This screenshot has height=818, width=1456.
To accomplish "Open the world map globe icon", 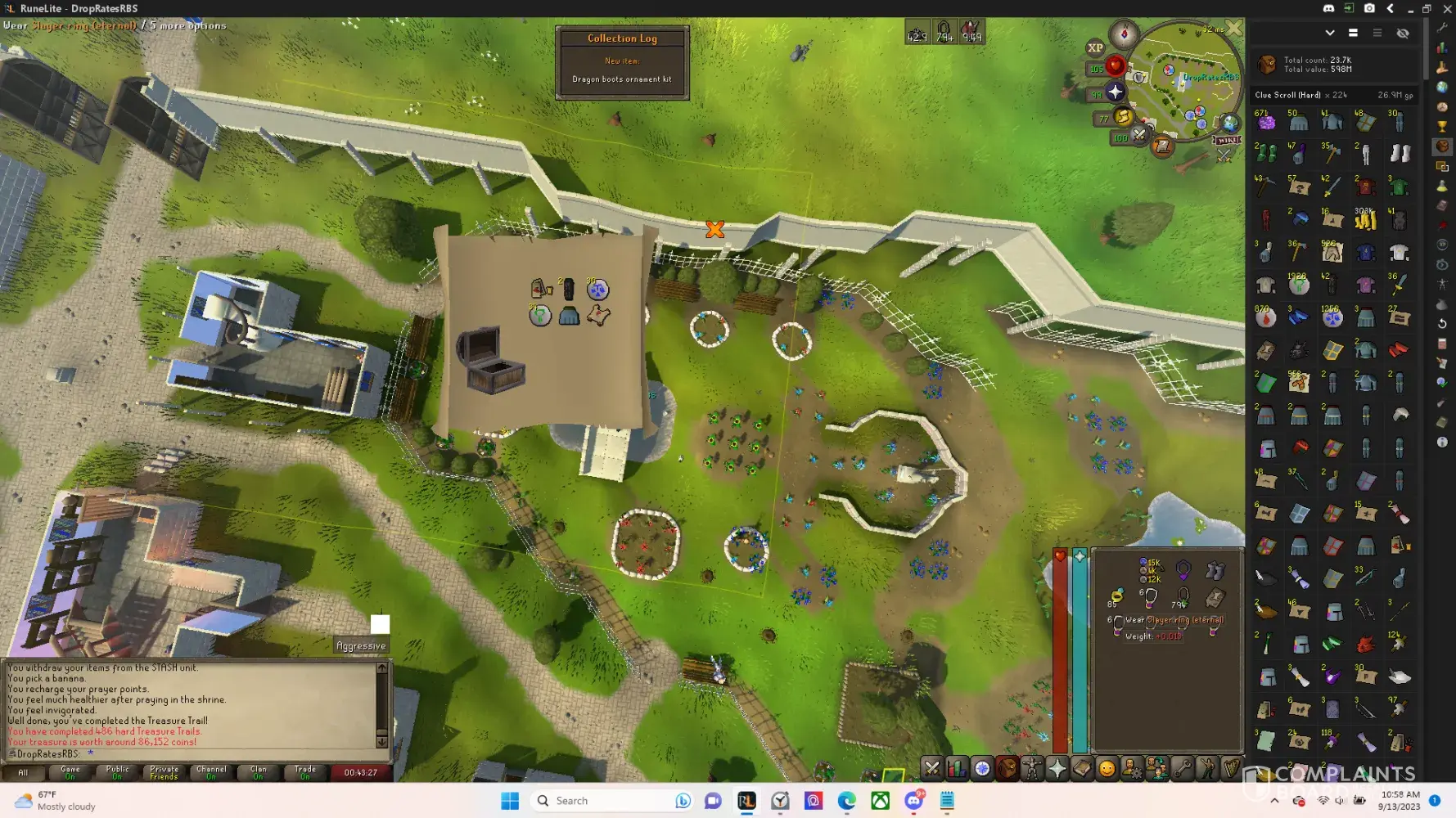I will point(1229,124).
